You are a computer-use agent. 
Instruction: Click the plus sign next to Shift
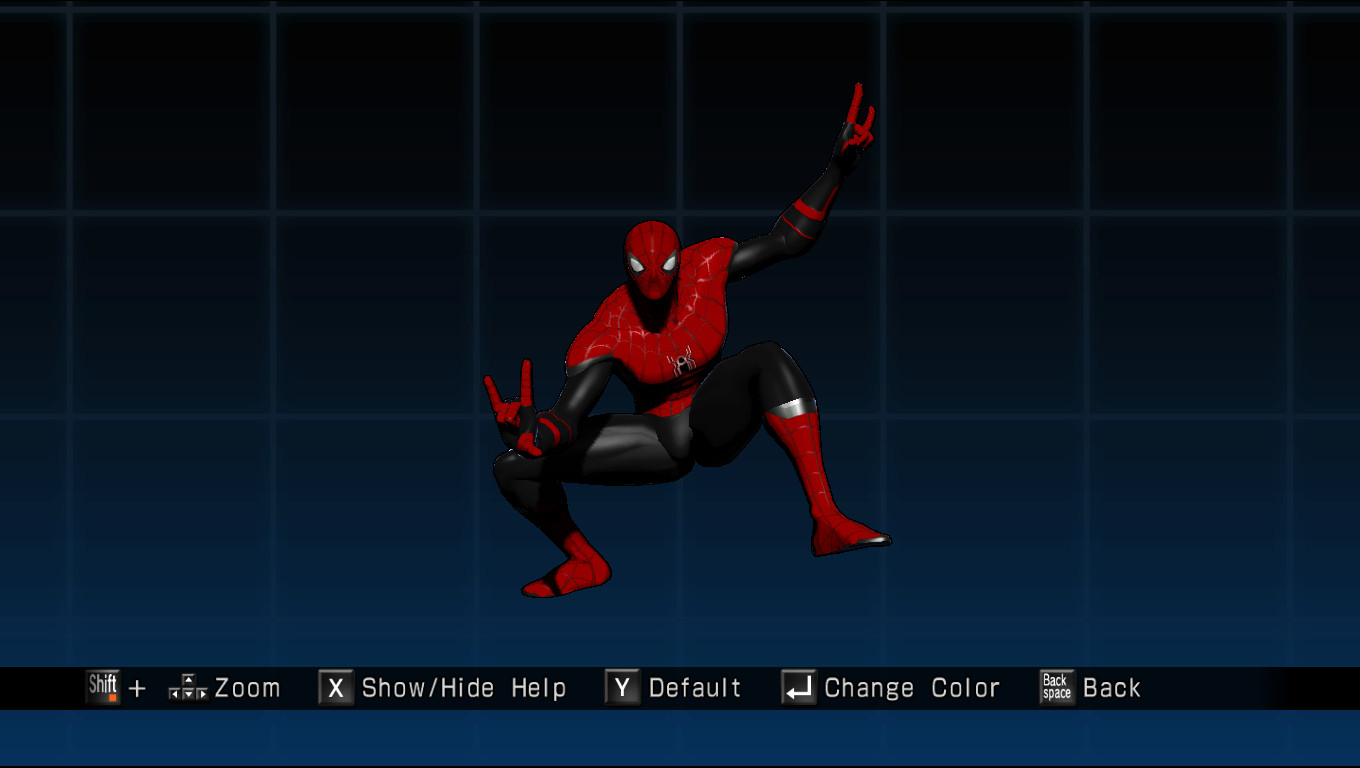pos(137,688)
